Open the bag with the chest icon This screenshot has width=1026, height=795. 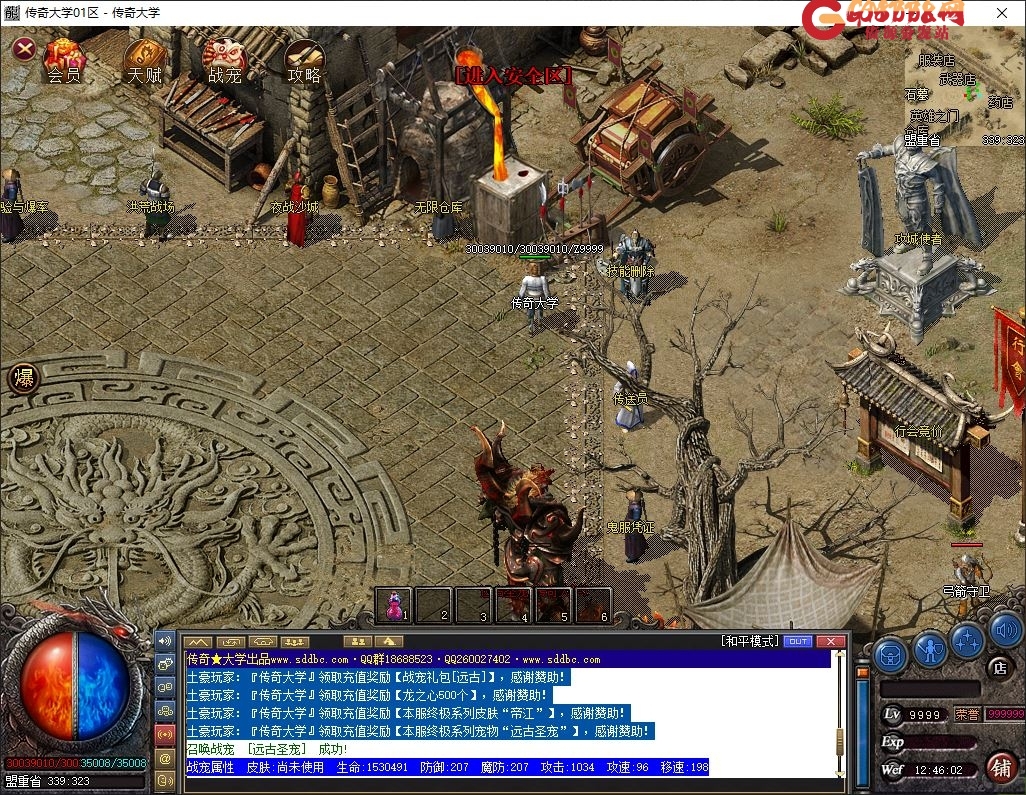pos(889,654)
